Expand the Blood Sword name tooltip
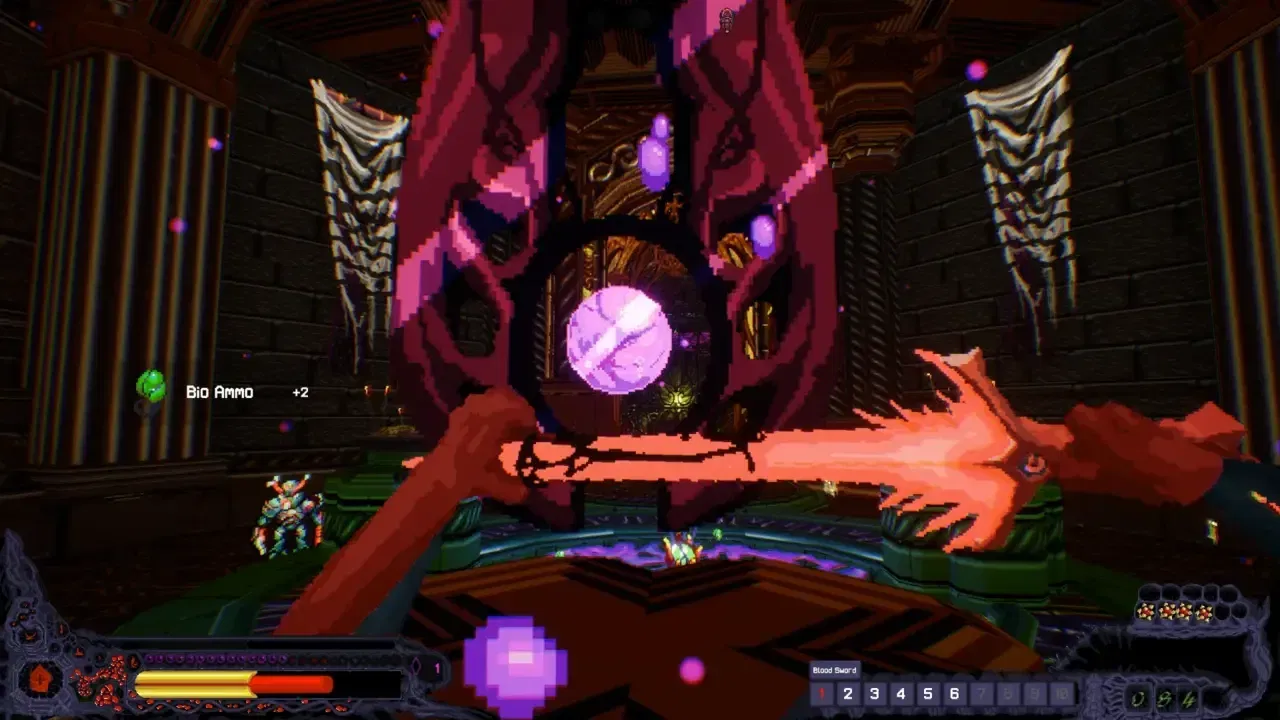This screenshot has width=1280, height=720. point(834,670)
